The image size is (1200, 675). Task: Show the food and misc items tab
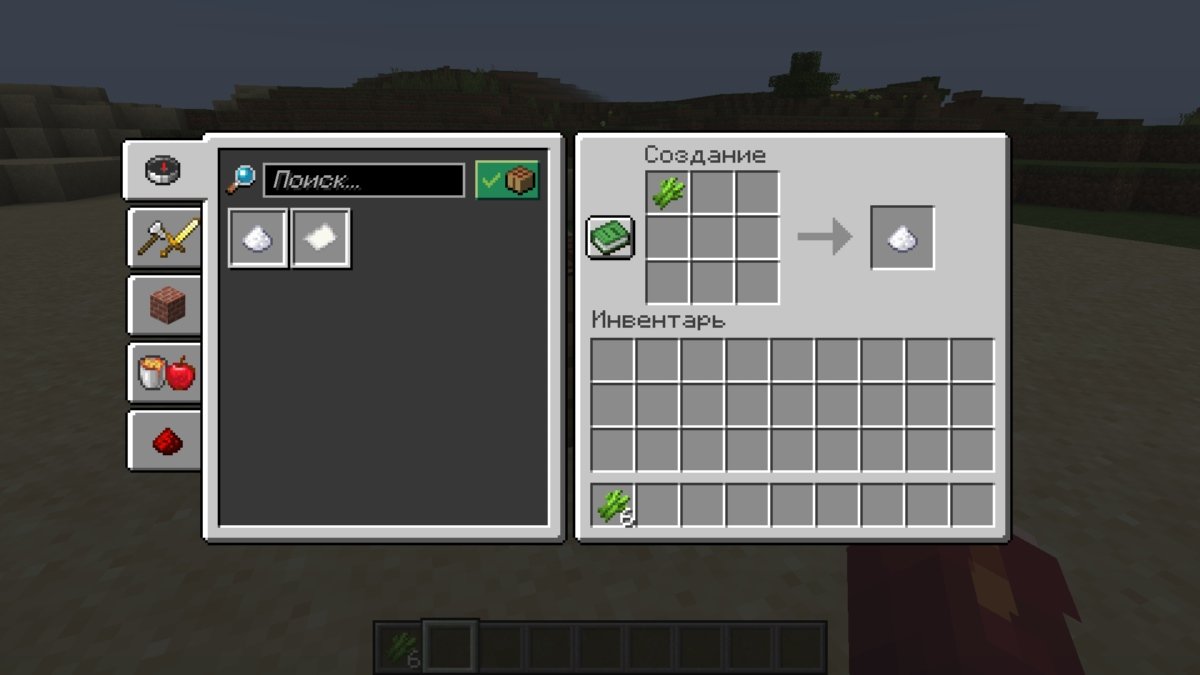(166, 373)
